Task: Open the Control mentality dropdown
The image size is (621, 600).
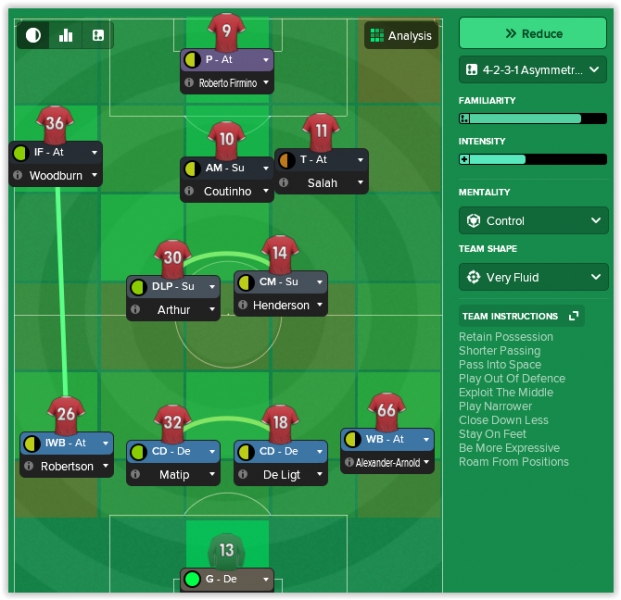Action: coord(532,221)
